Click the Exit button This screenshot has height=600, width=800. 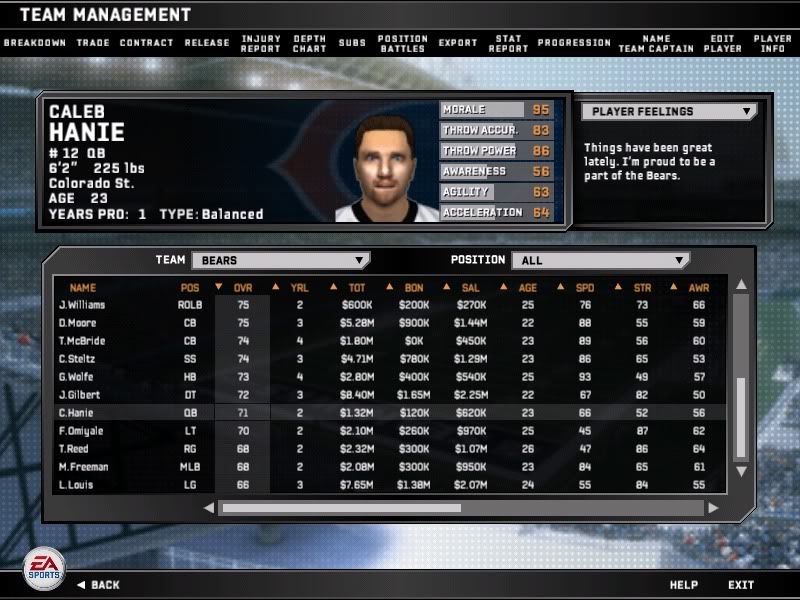click(741, 585)
